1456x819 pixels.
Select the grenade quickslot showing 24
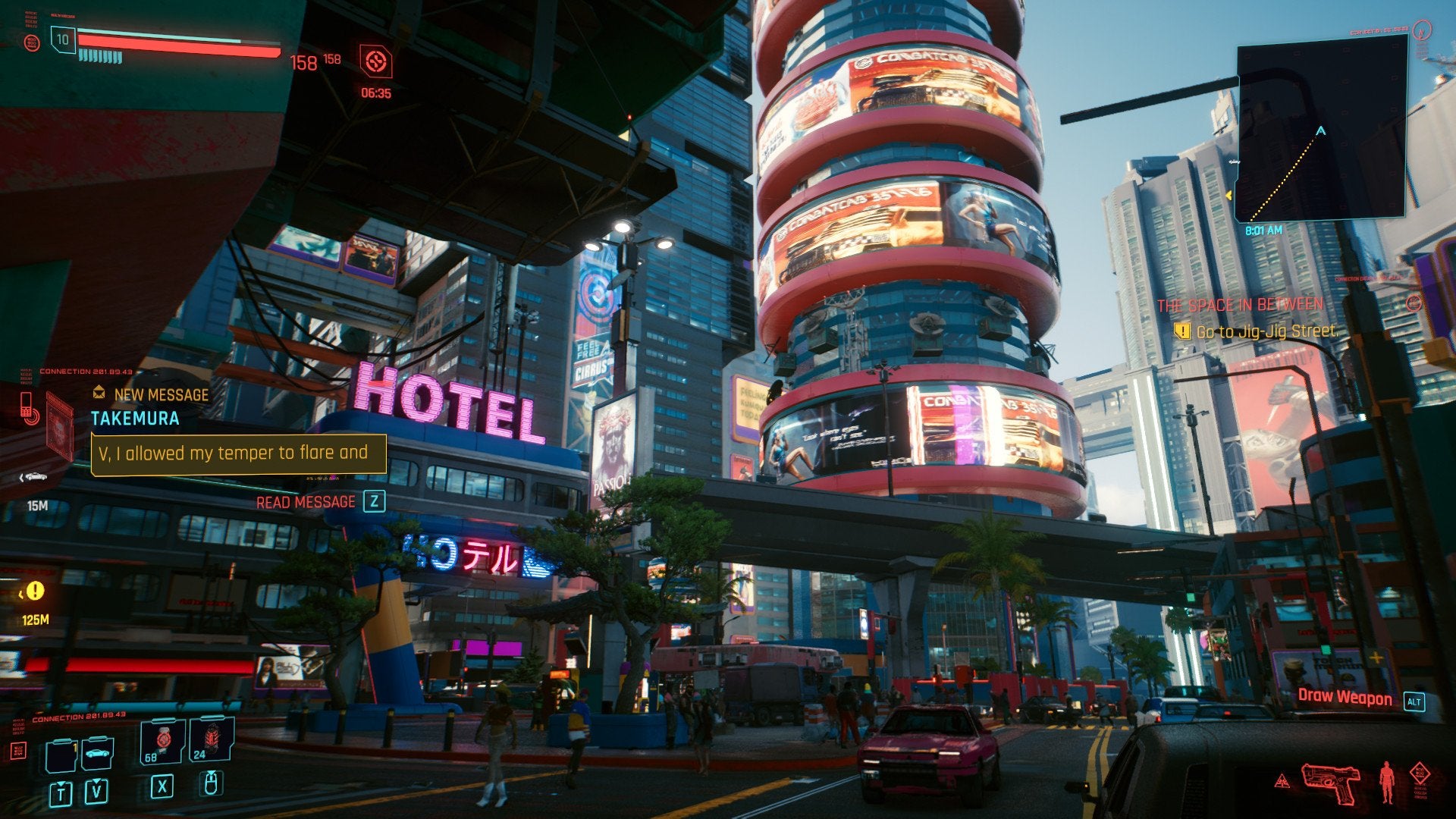tap(212, 739)
